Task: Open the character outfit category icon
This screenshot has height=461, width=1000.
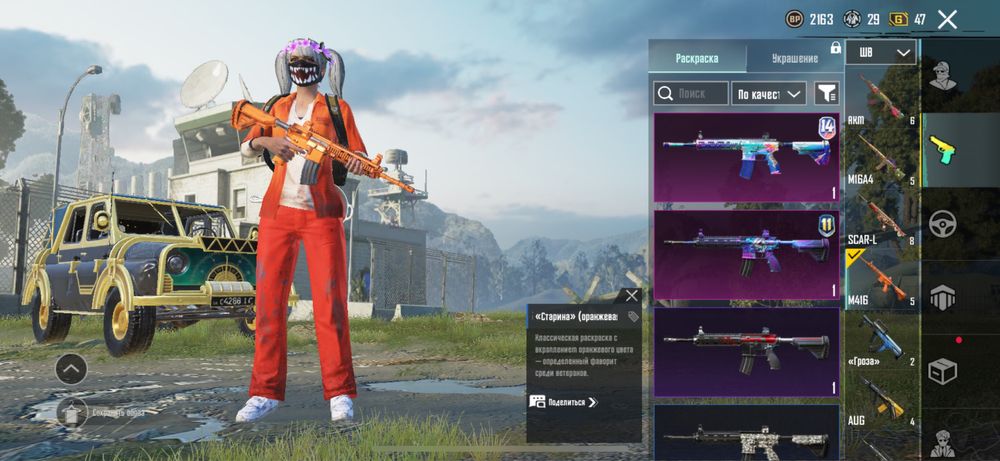Action: click(943, 76)
